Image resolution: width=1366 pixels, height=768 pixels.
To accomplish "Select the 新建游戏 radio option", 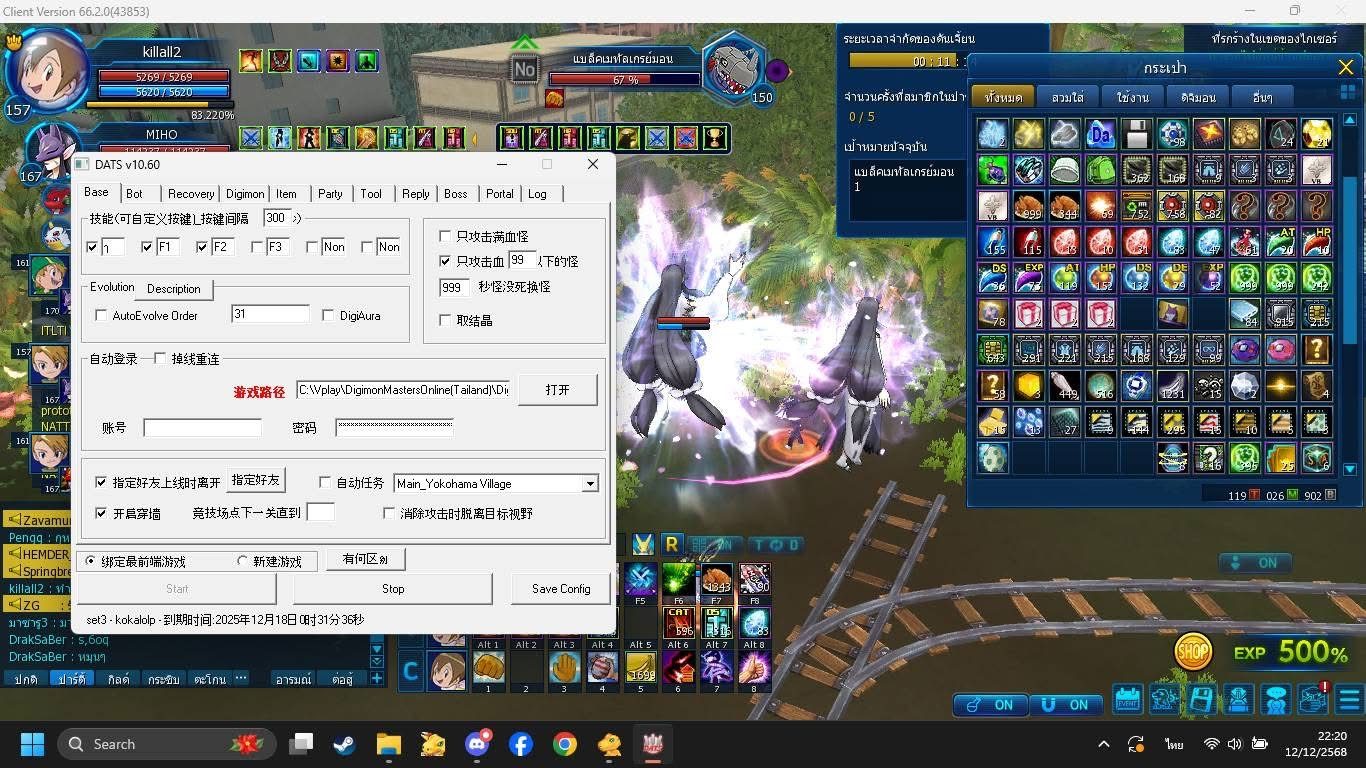I will (x=242, y=562).
